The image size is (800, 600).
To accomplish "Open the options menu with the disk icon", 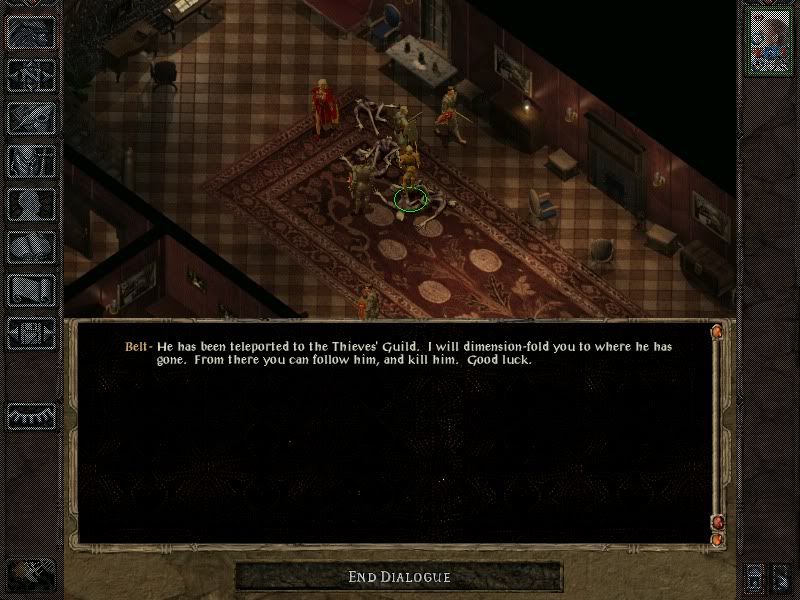I will 31,332.
